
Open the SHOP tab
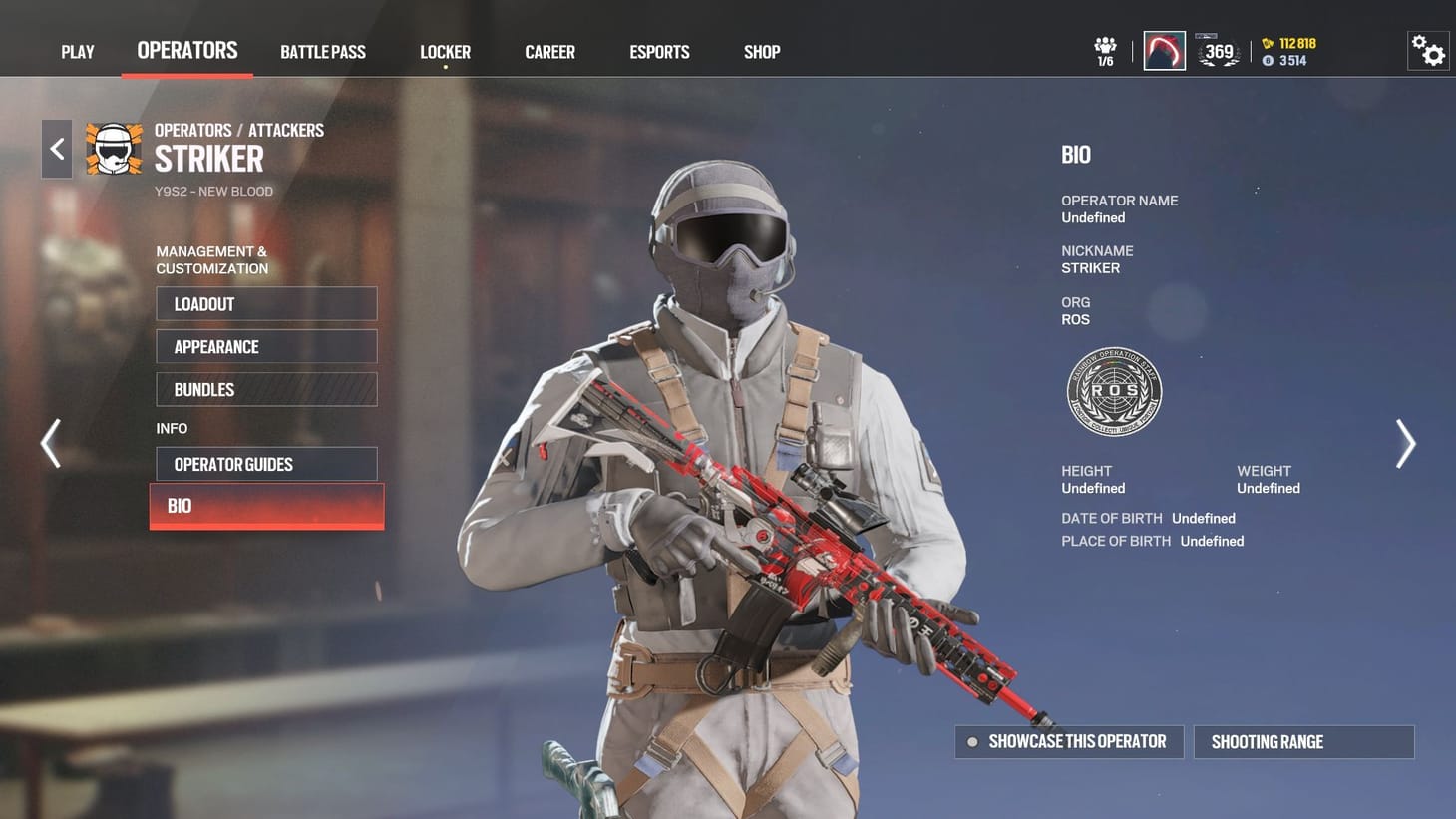pos(761,51)
